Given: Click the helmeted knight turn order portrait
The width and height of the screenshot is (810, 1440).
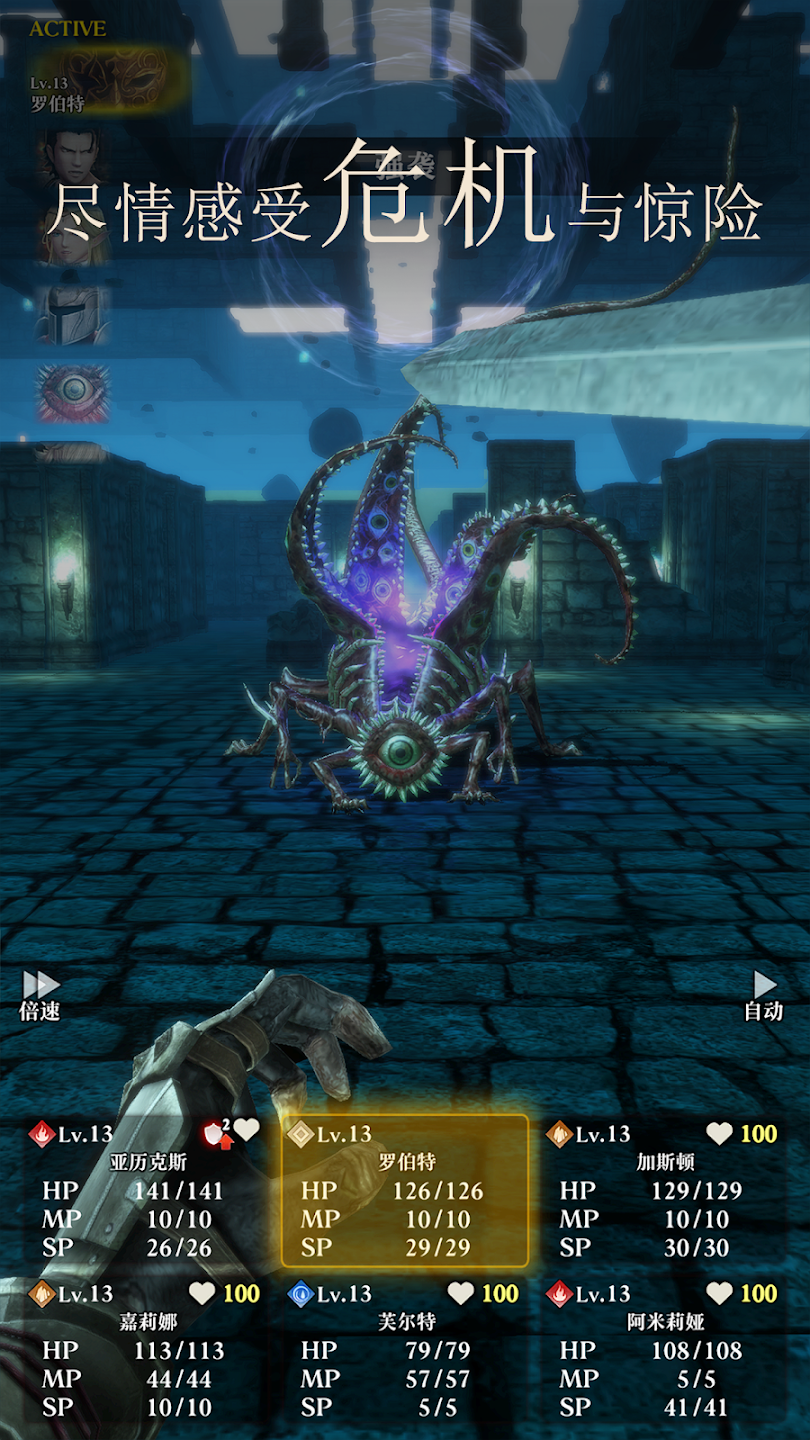Looking at the screenshot, I should pos(72,314).
